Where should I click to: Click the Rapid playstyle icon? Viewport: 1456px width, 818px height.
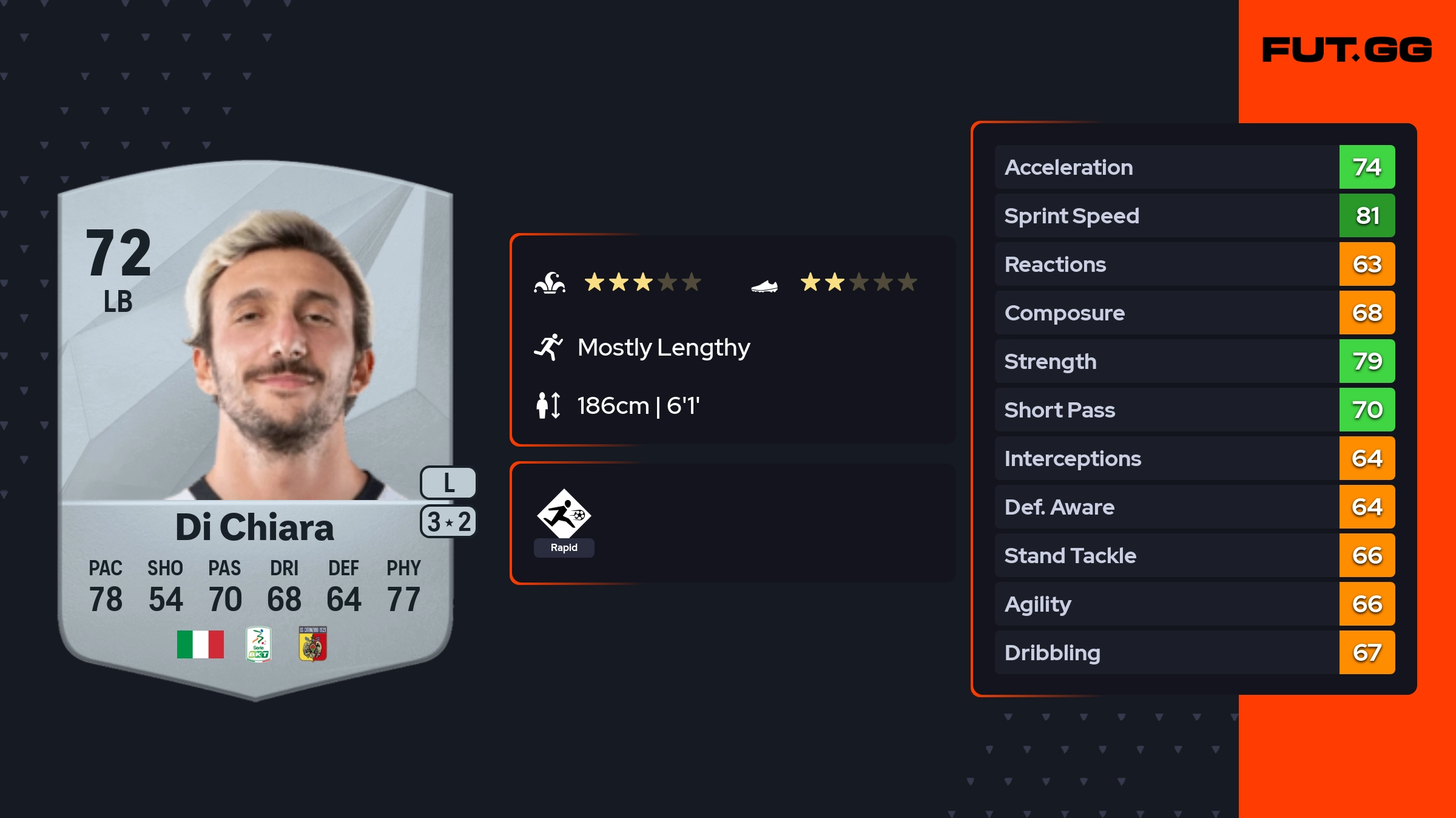(x=564, y=515)
